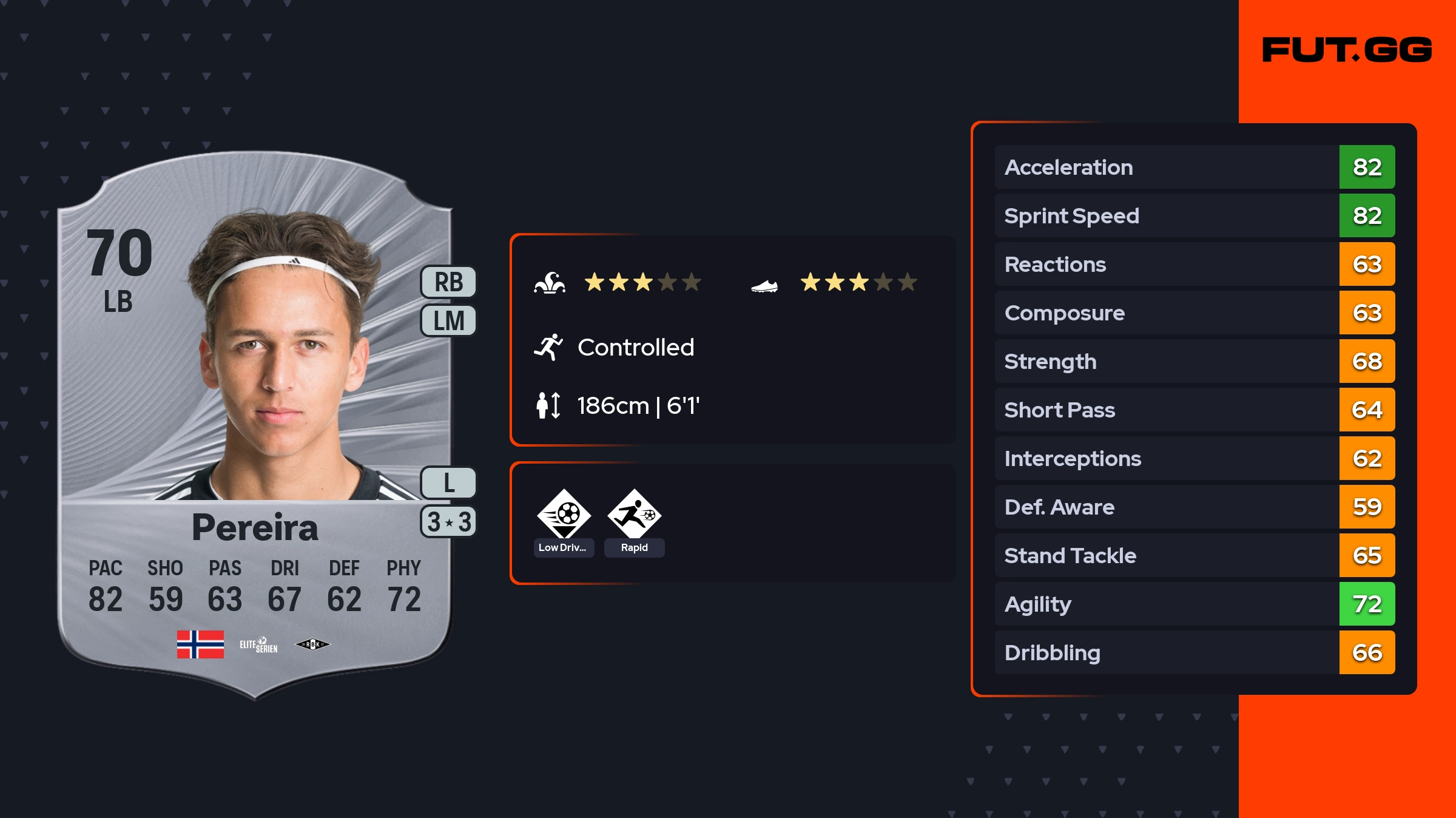Viewport: 1456px width, 818px height.
Task: Click the club crest on the card
Action: click(312, 644)
